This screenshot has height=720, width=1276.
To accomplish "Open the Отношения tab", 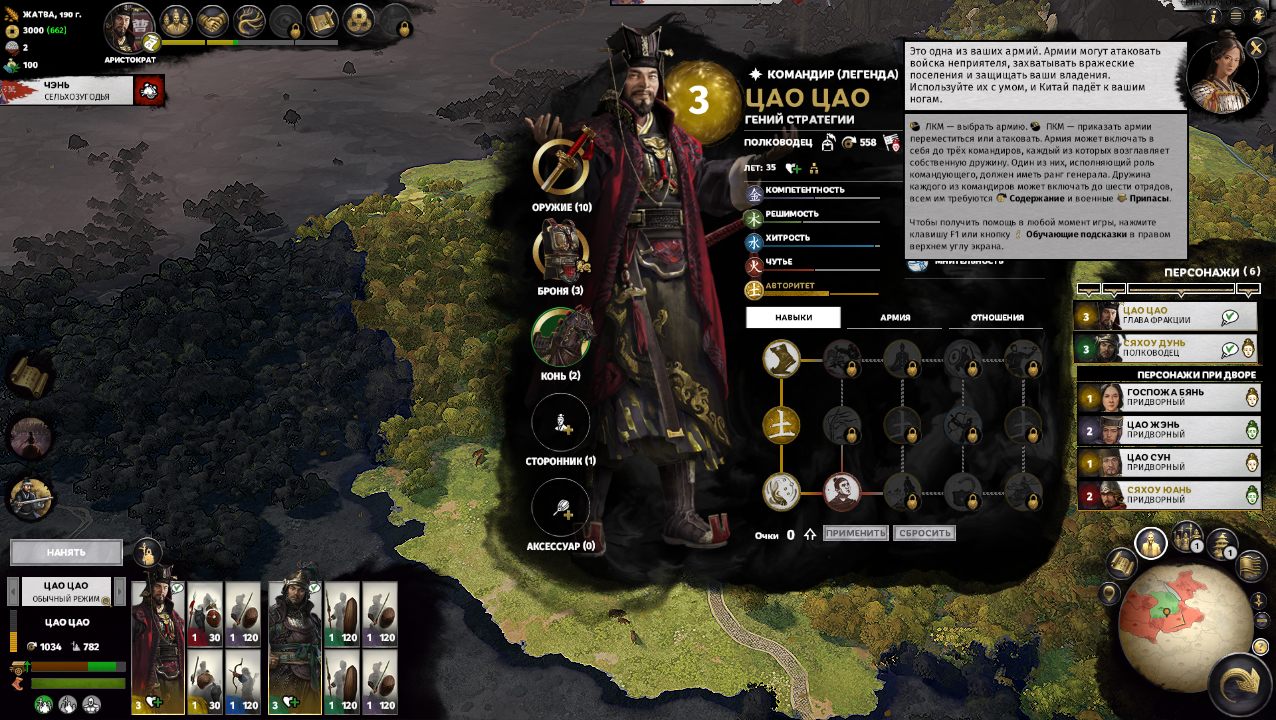I will [997, 318].
